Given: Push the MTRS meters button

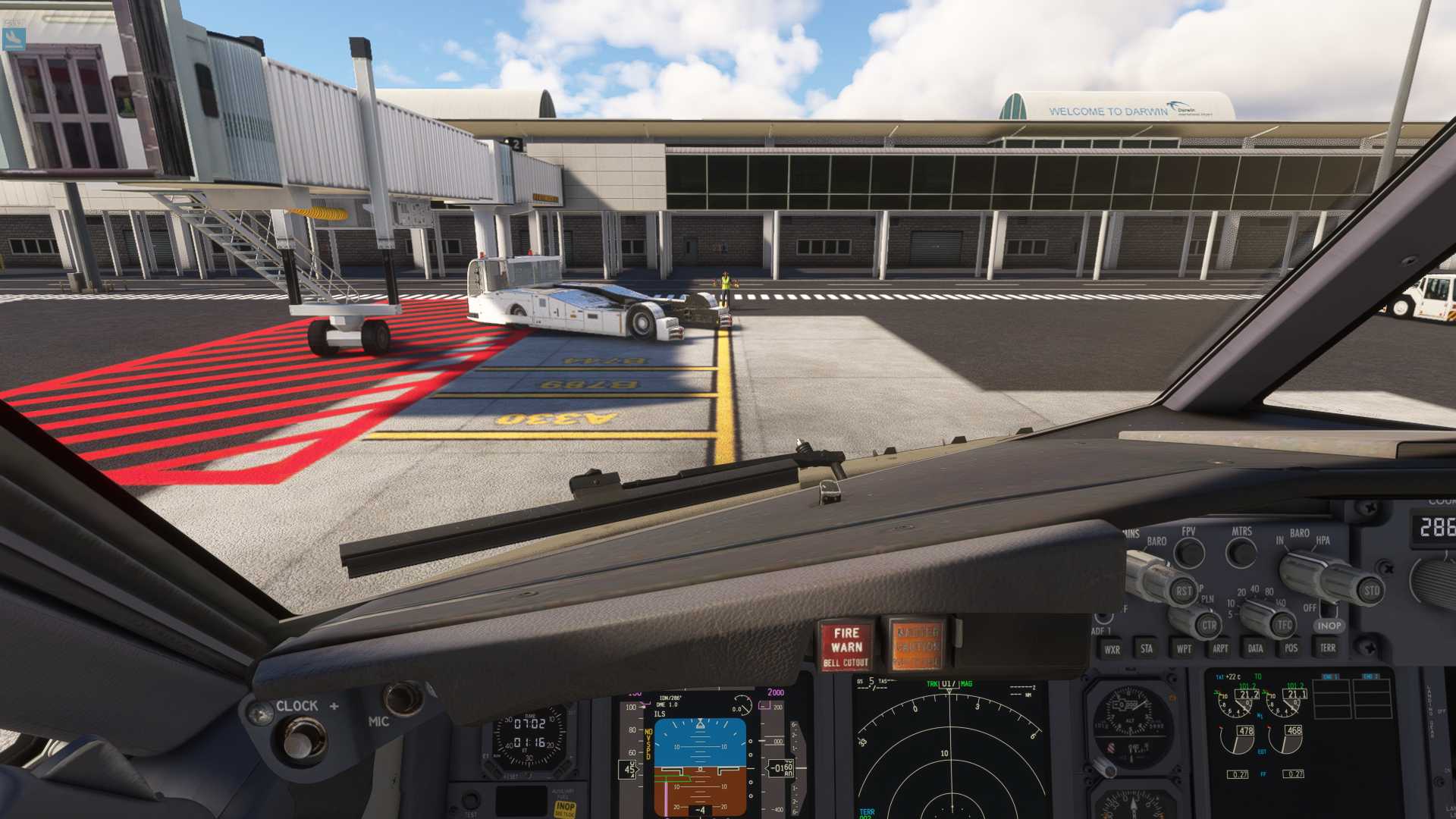Looking at the screenshot, I should (x=1241, y=553).
